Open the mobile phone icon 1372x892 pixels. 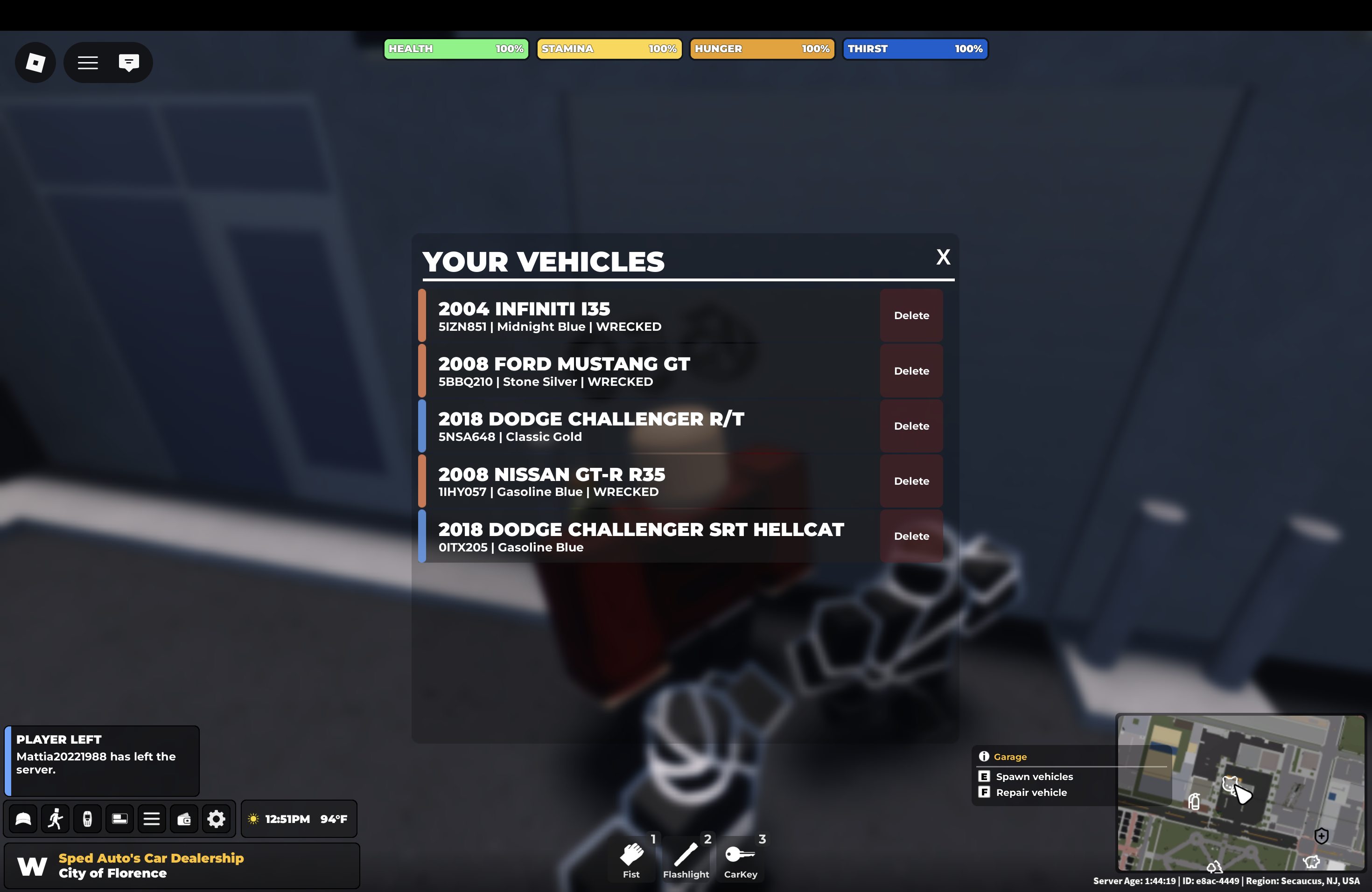click(87, 819)
